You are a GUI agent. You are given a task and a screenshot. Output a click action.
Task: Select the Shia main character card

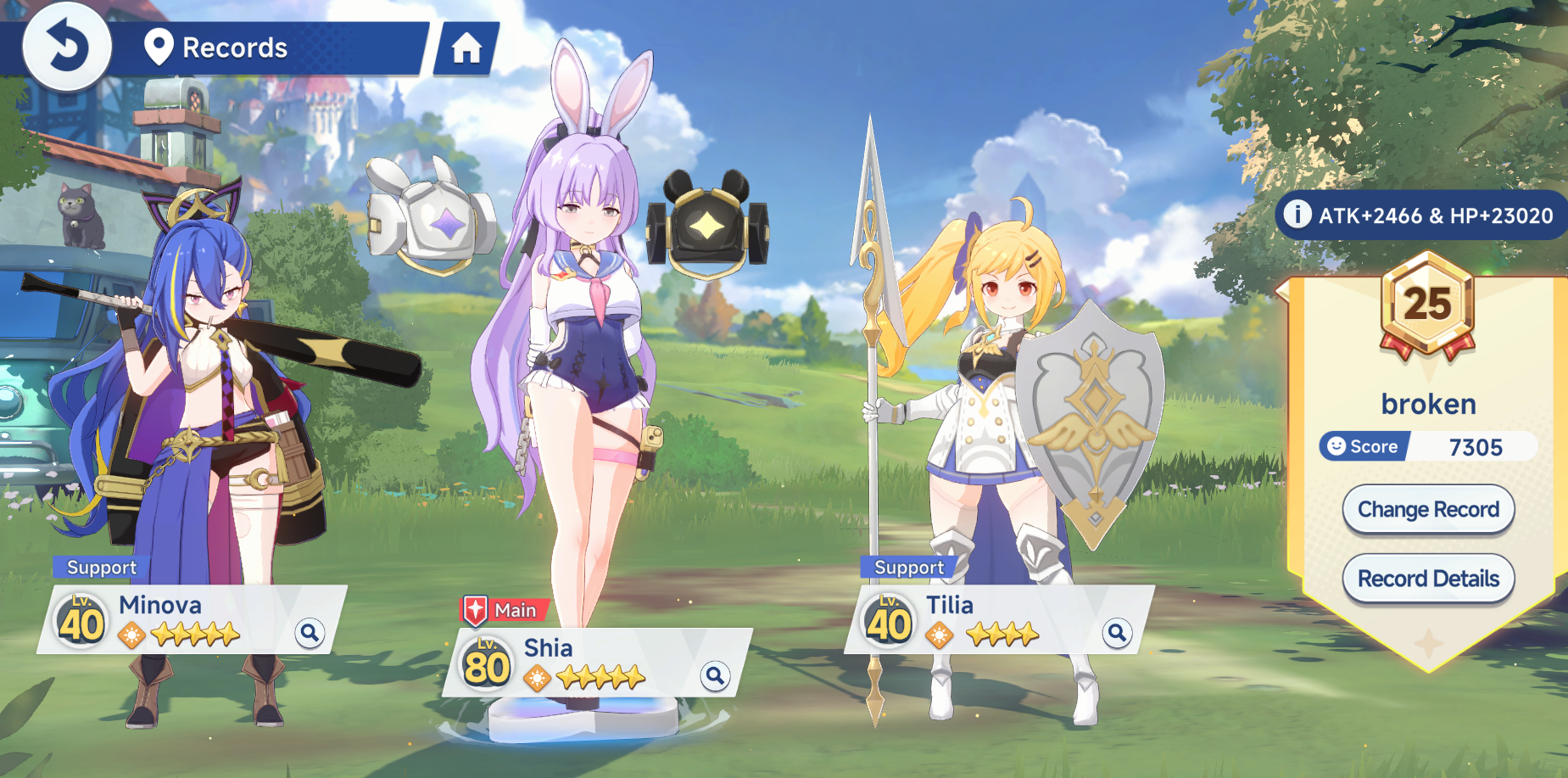[x=594, y=663]
